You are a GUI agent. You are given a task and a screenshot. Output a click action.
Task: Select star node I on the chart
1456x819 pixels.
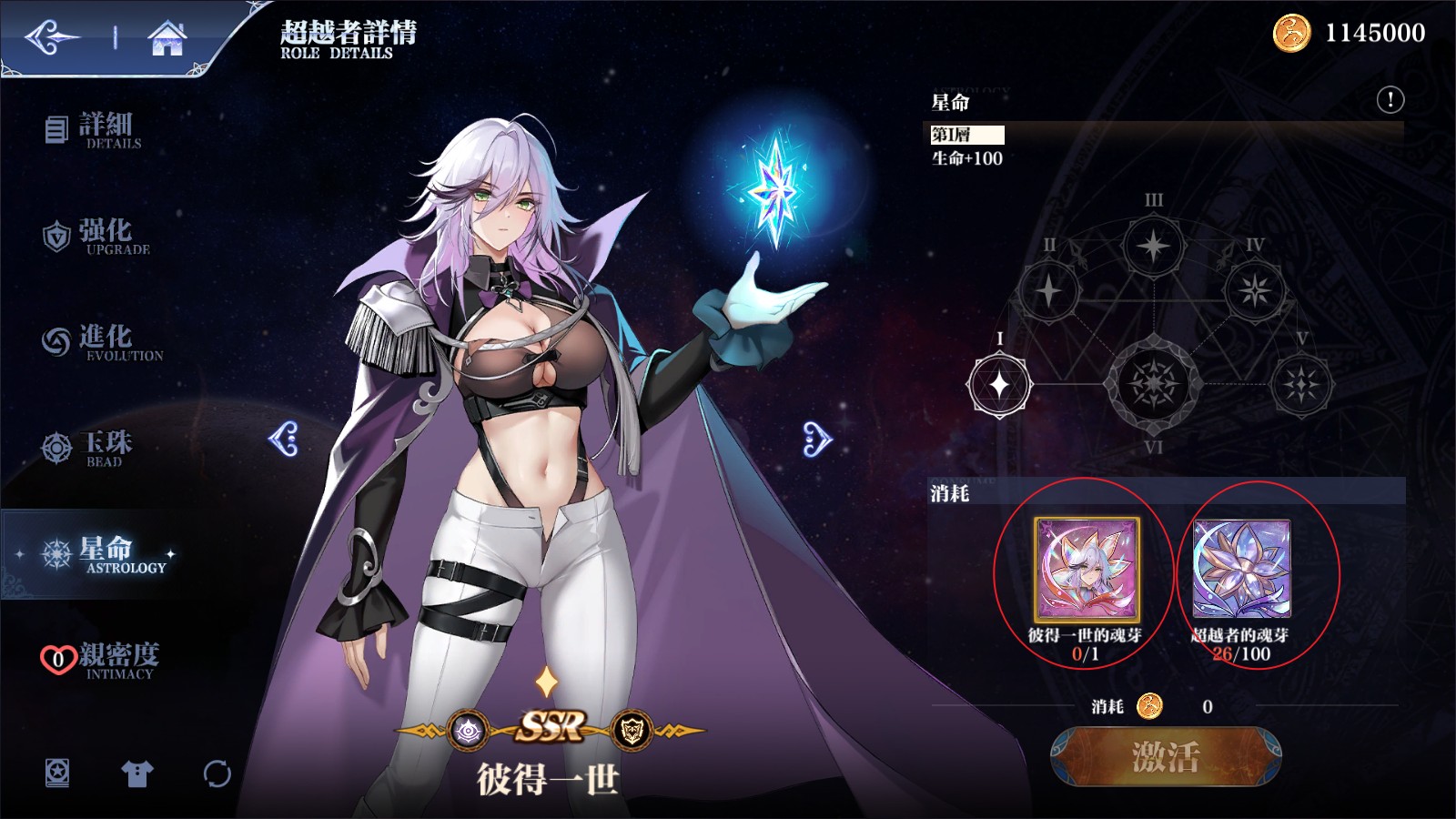tap(999, 385)
